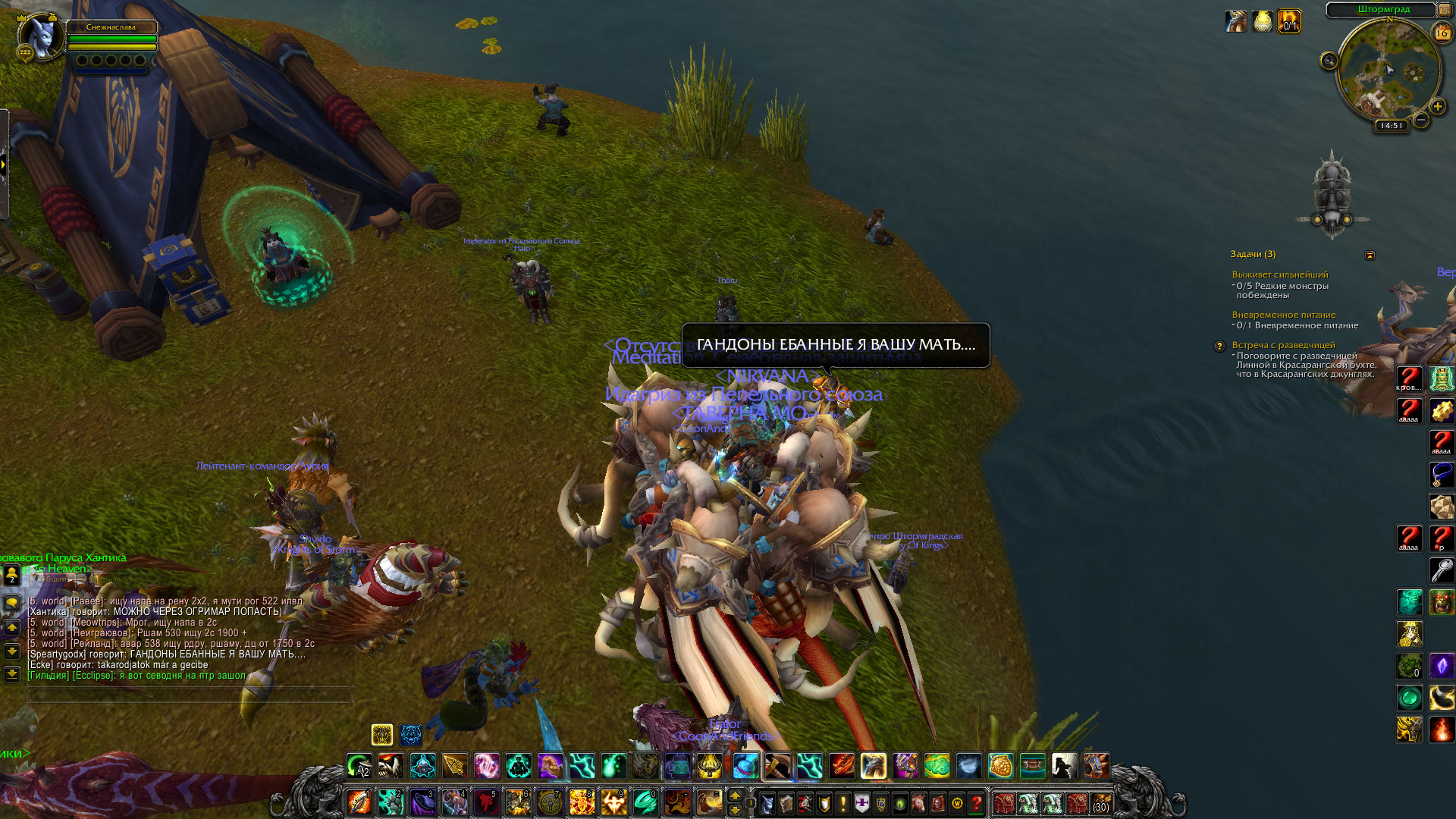Select the fiery 0/1 buff icon
Viewport: 1456px width, 819px height.
click(1288, 21)
